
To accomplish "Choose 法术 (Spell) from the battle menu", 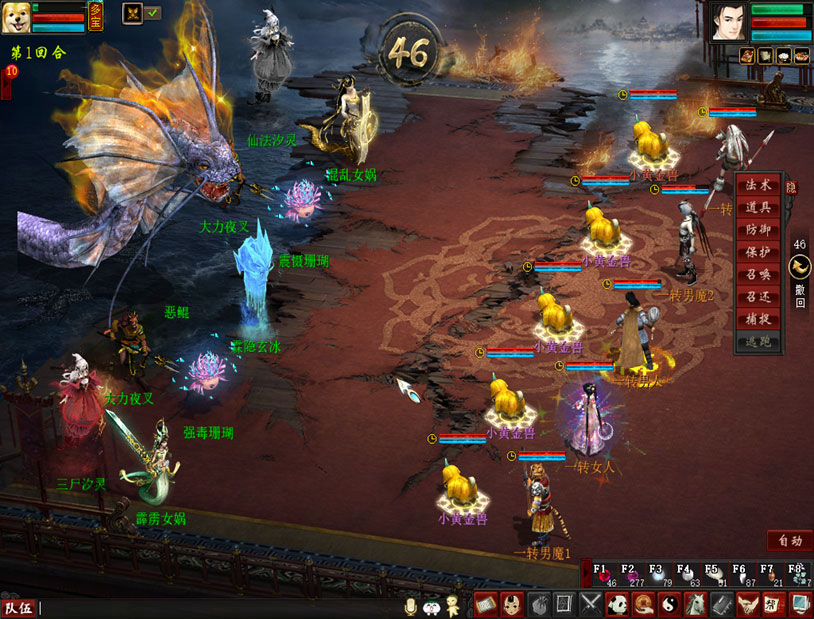I will [758, 186].
